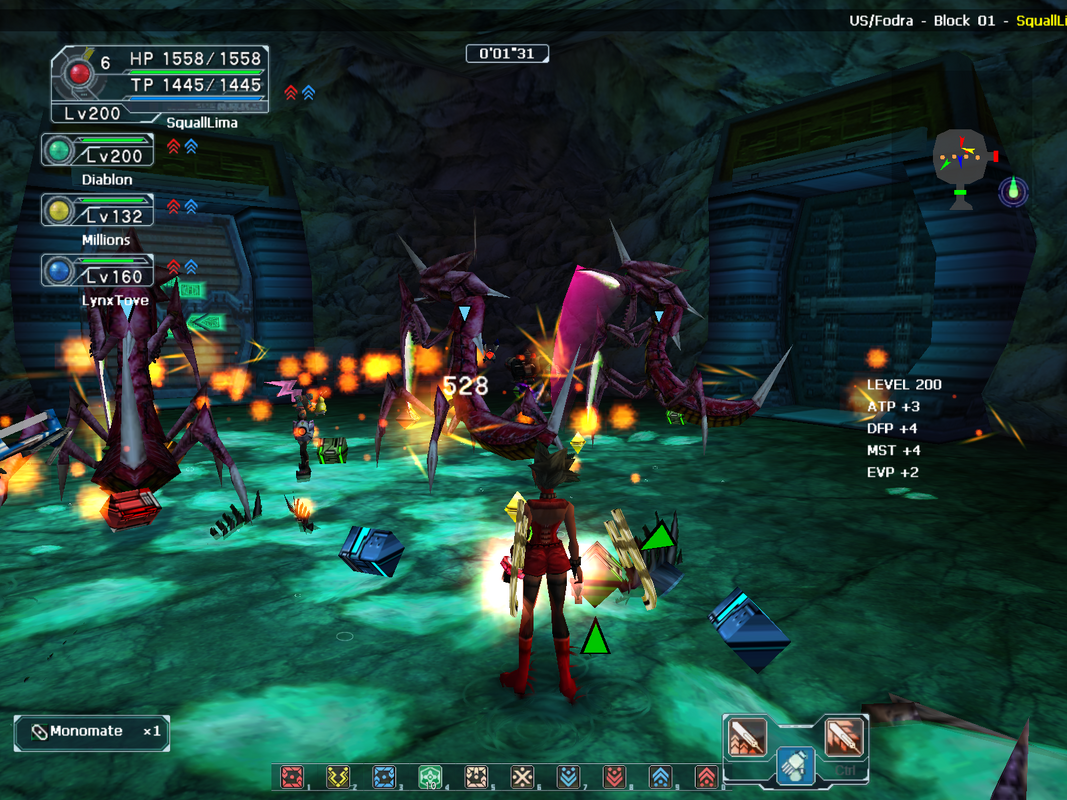
Task: Cast the yellow lightning zigzag technique
Action: (338, 777)
